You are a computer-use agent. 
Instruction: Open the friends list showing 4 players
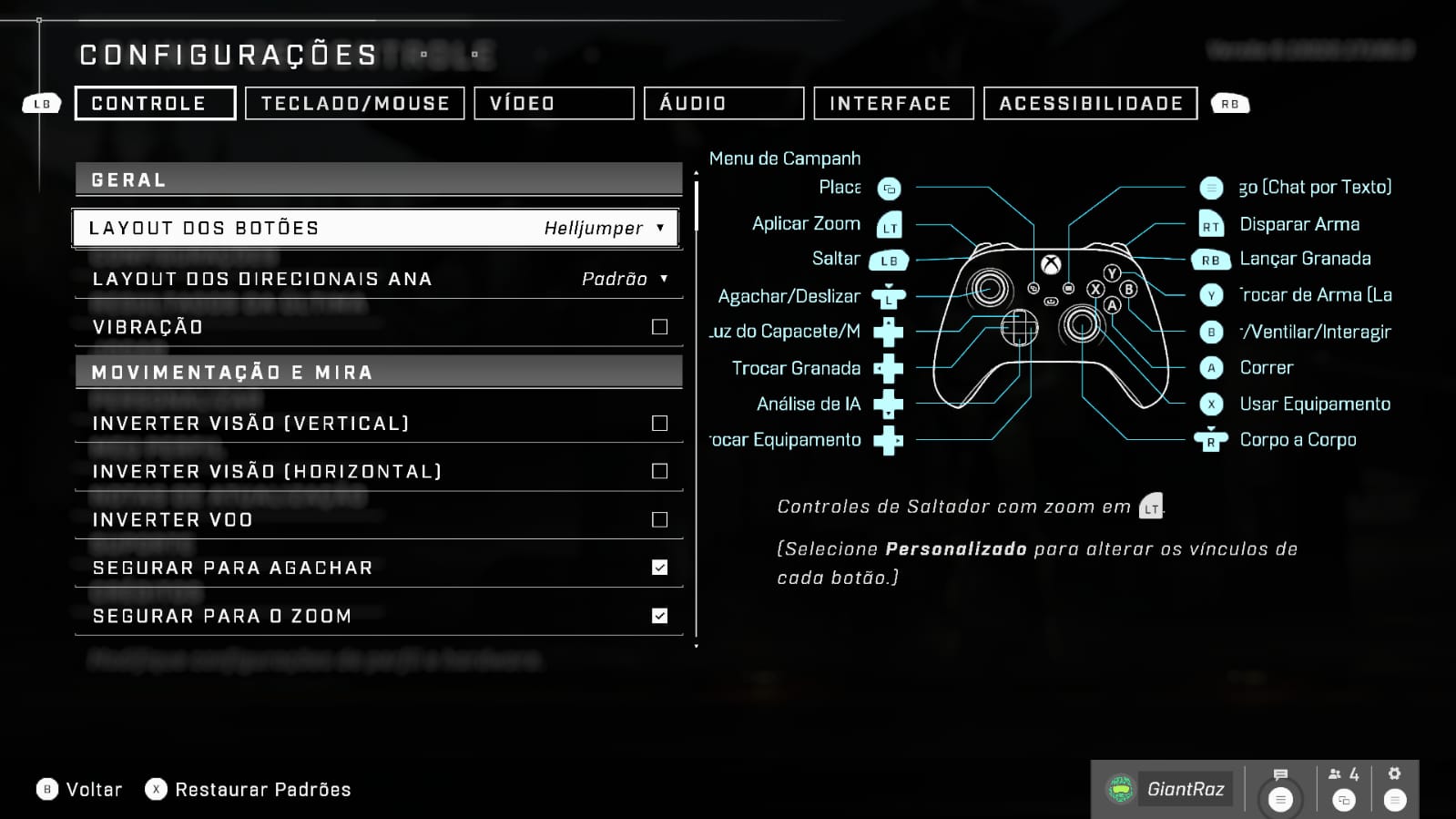coord(1343,787)
